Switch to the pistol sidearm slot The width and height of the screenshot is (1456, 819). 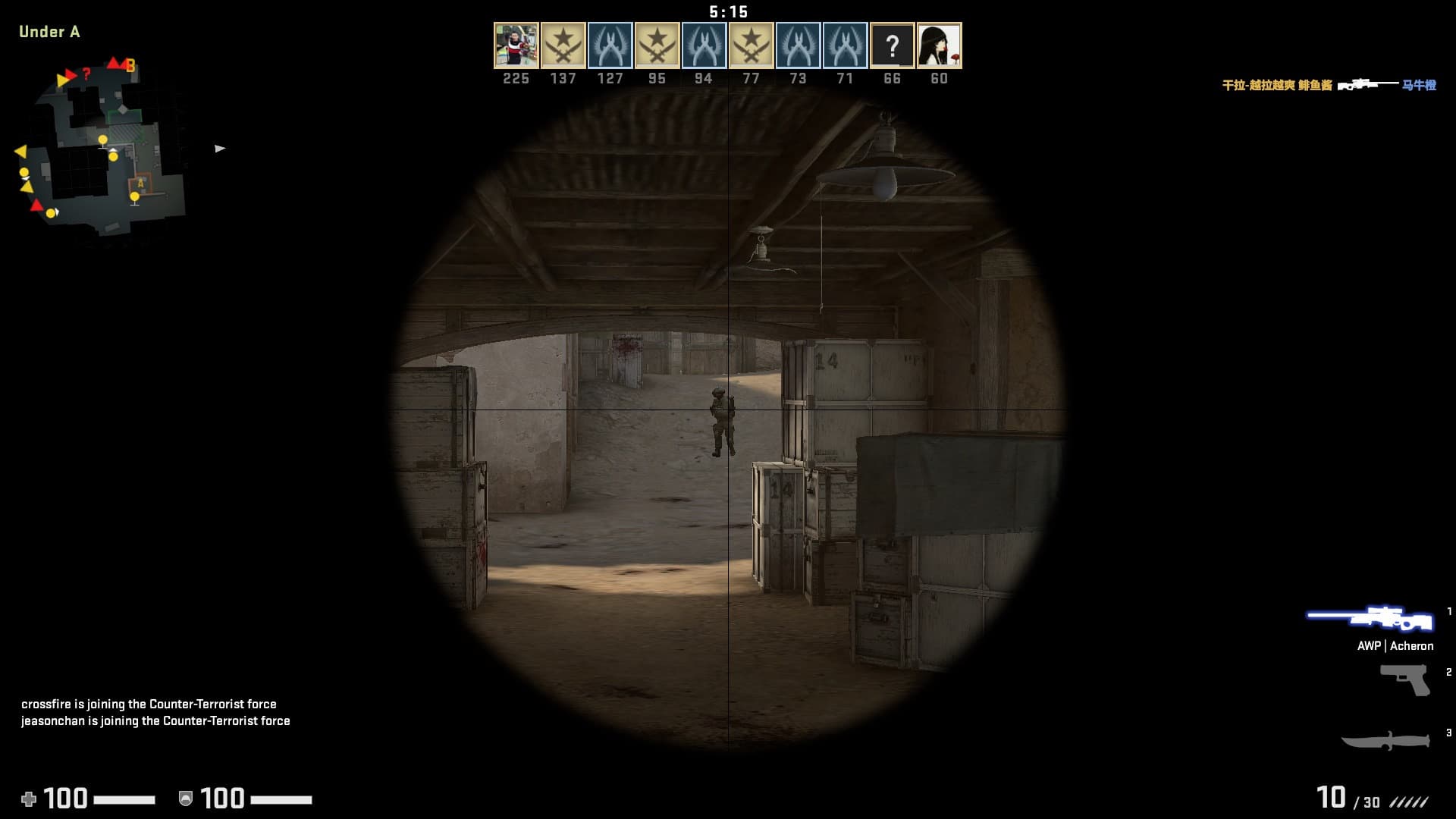coord(1404,679)
